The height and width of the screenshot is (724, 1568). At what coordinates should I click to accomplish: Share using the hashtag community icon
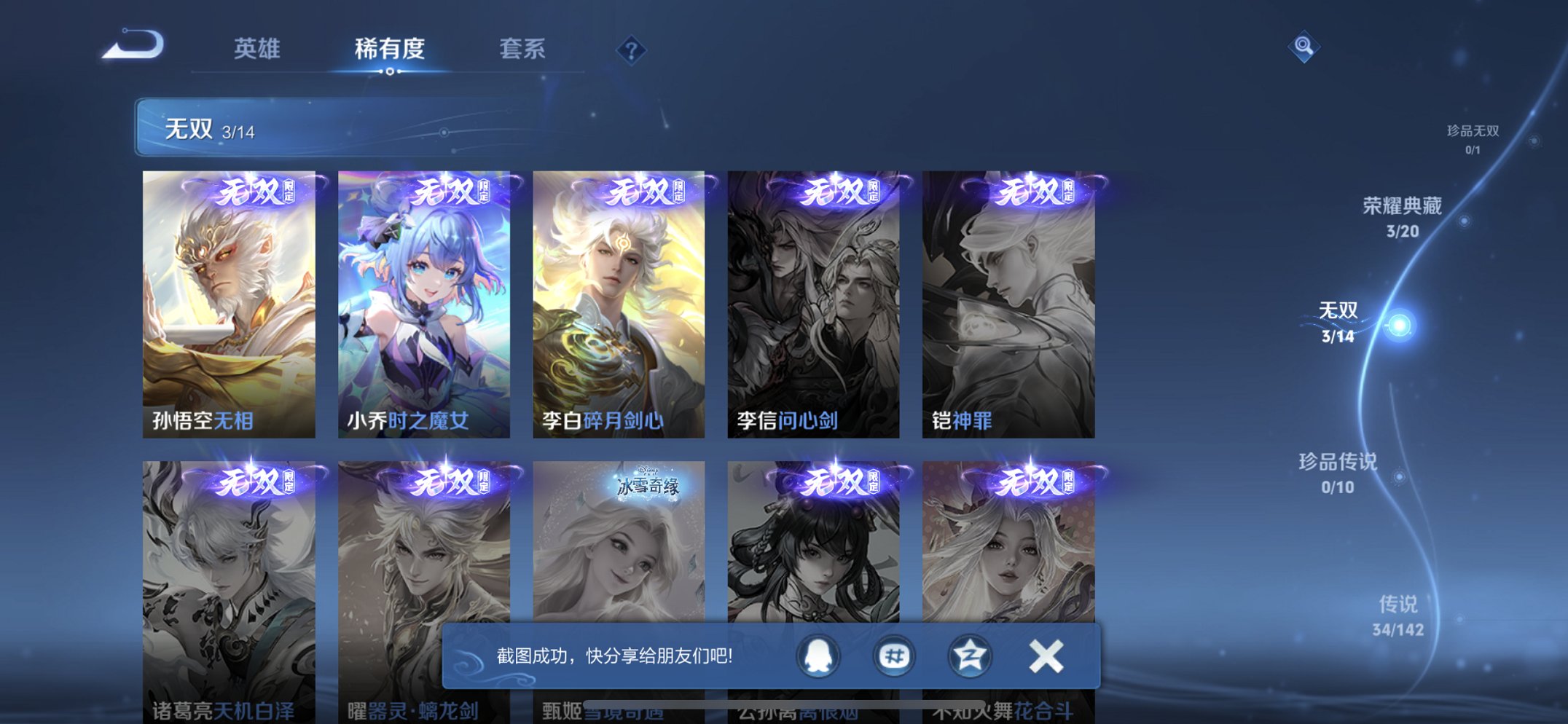(895, 656)
